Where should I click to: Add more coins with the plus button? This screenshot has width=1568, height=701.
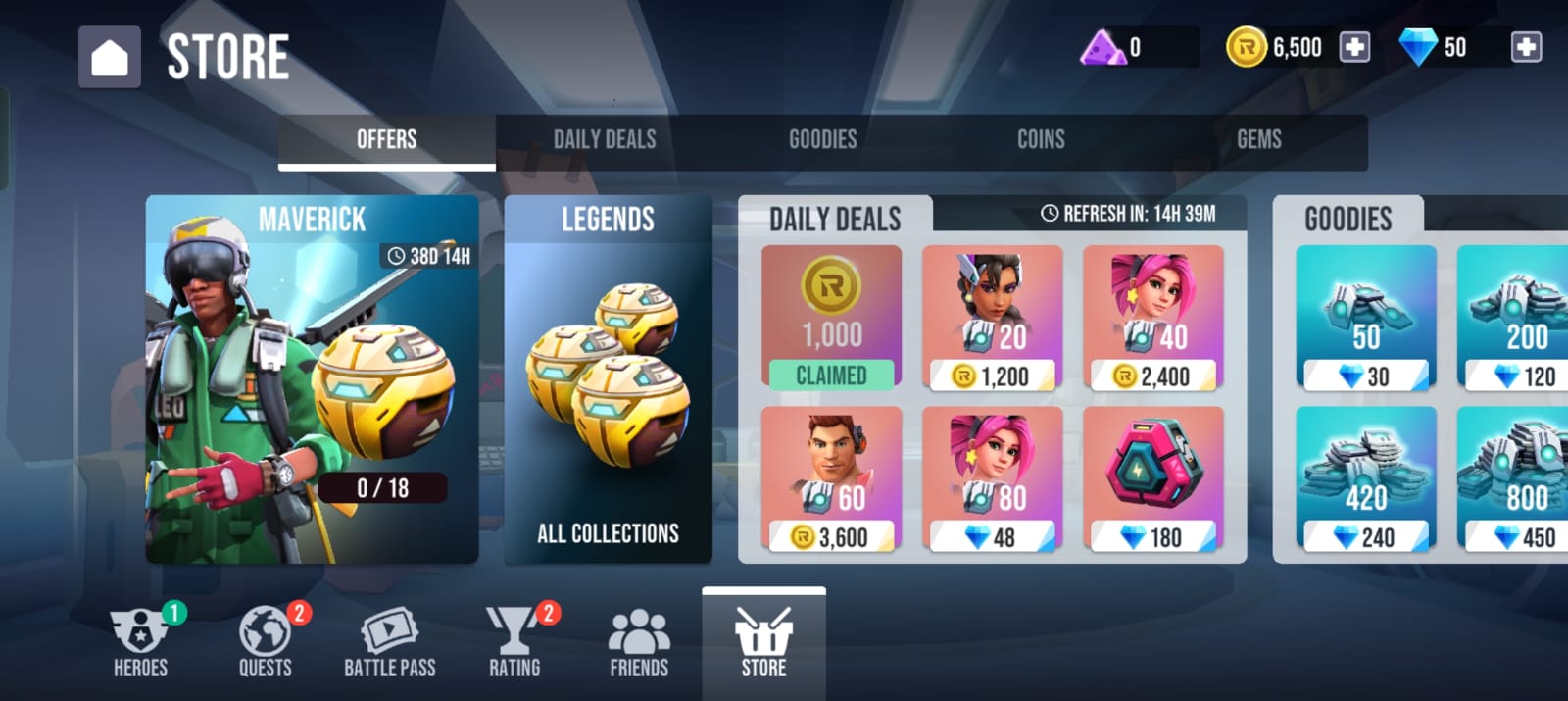coord(1354,47)
